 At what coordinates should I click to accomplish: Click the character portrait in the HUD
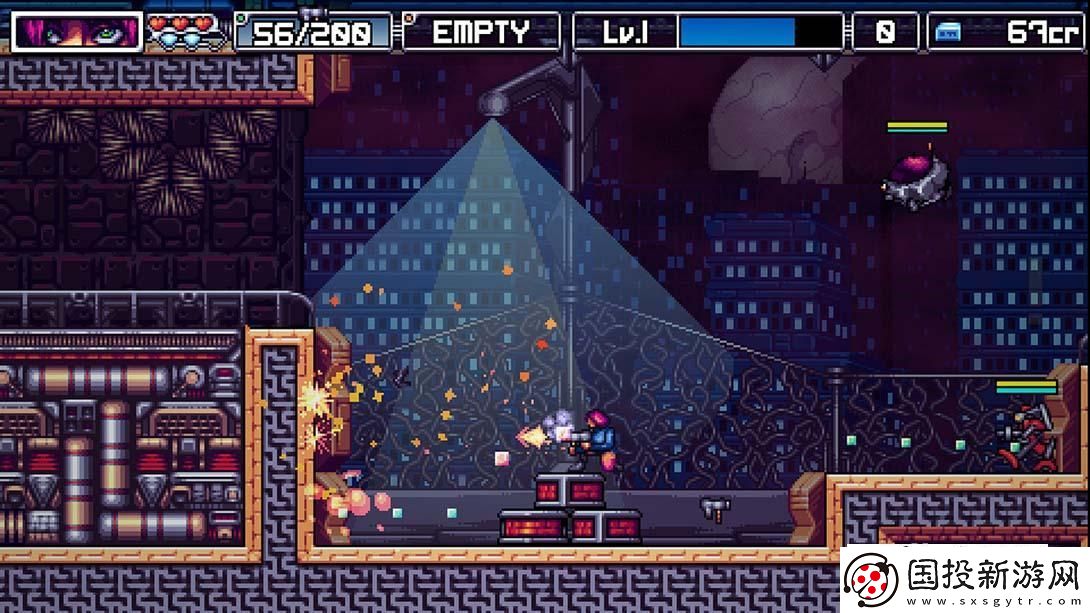point(78,31)
